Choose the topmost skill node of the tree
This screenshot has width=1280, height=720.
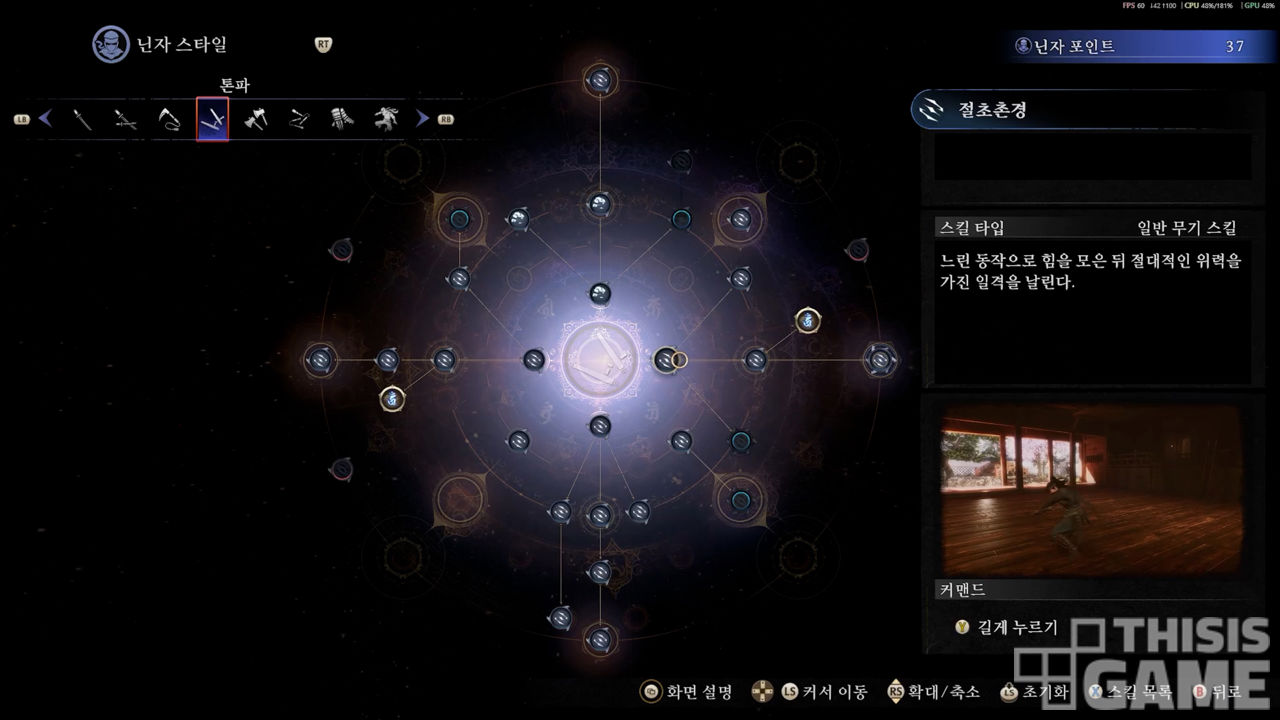point(600,79)
